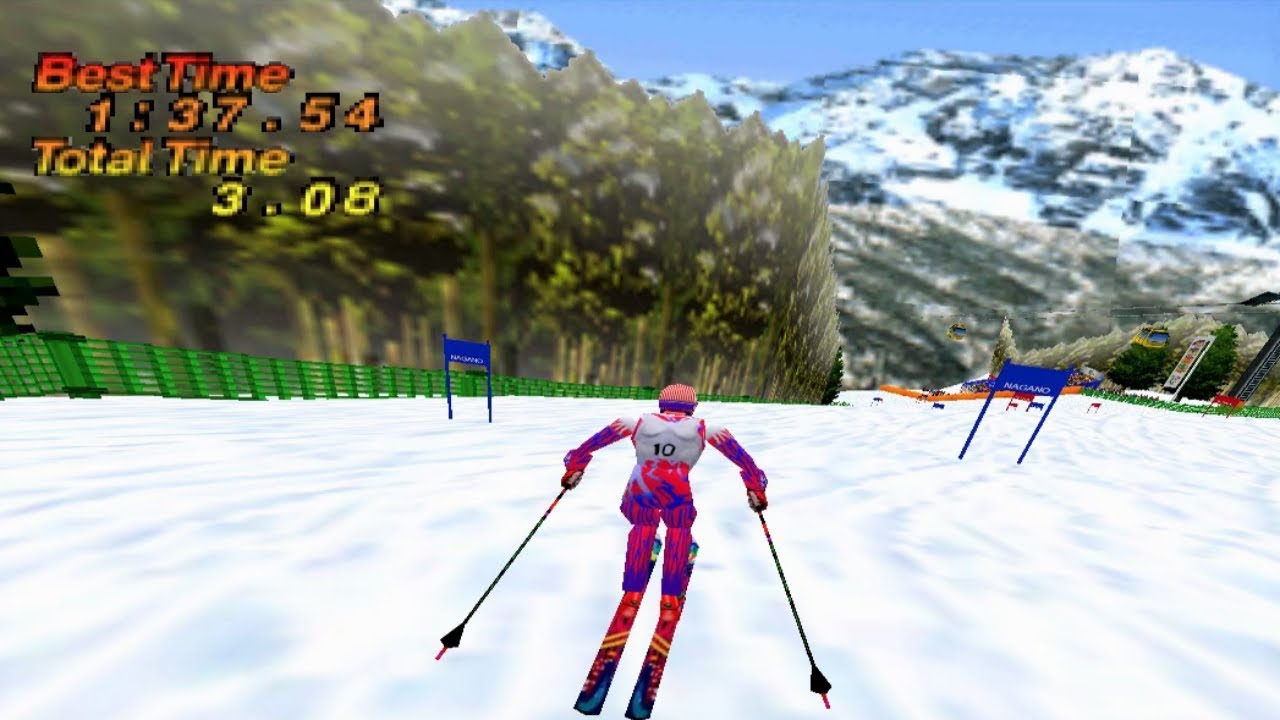Click the distant NAGANO banner on the right
Screen dimensions: 1280x720
(x=1025, y=385)
